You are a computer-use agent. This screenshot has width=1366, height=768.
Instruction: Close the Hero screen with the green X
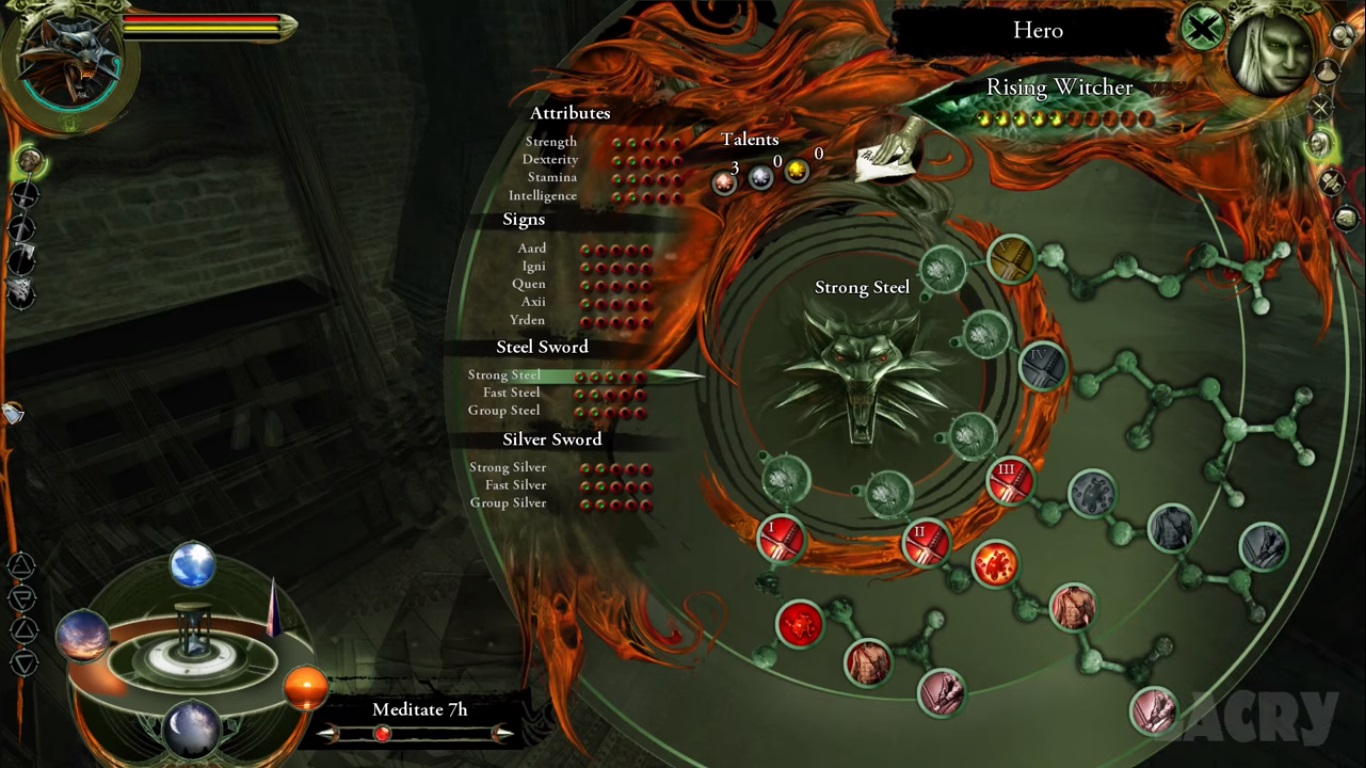click(x=1202, y=28)
